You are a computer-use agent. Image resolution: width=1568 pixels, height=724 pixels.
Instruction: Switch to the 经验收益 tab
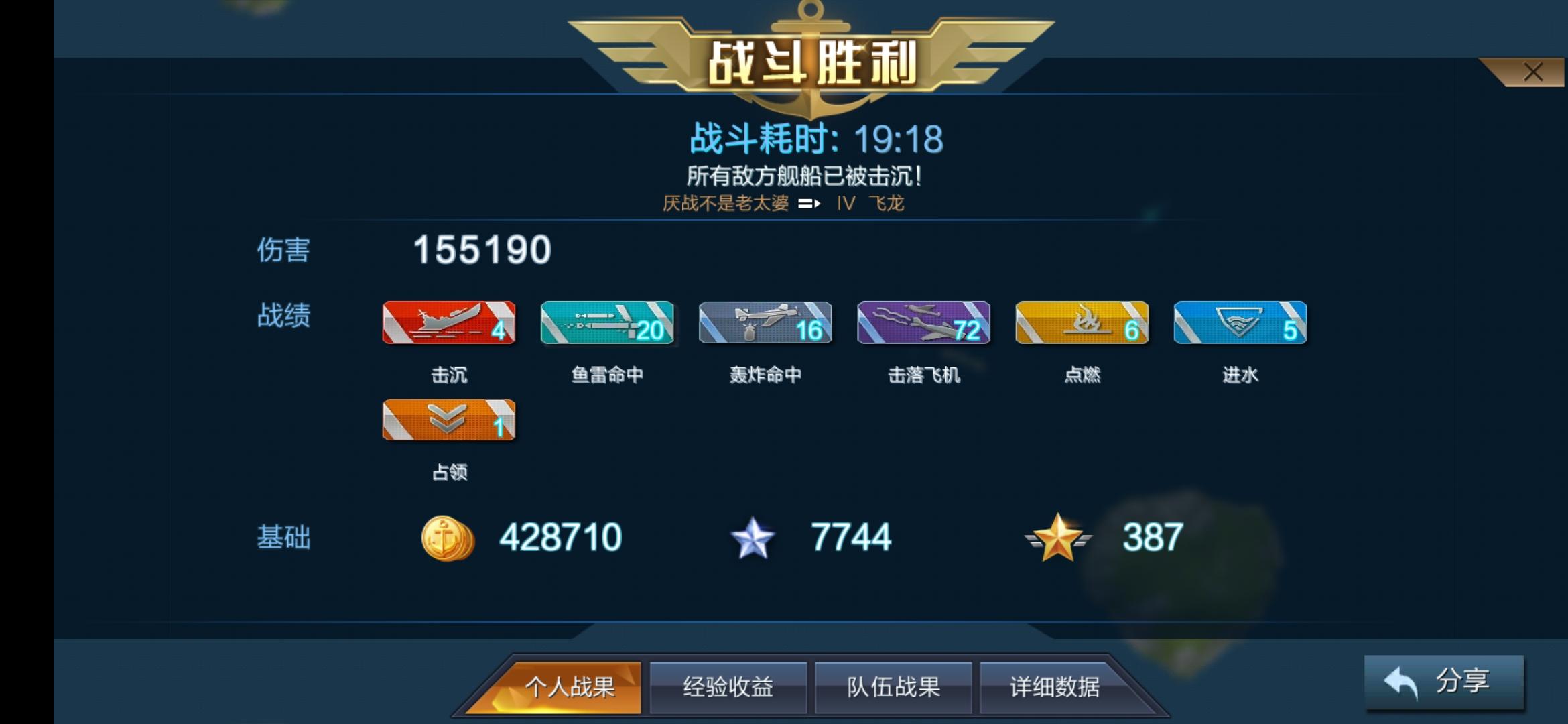[728, 687]
